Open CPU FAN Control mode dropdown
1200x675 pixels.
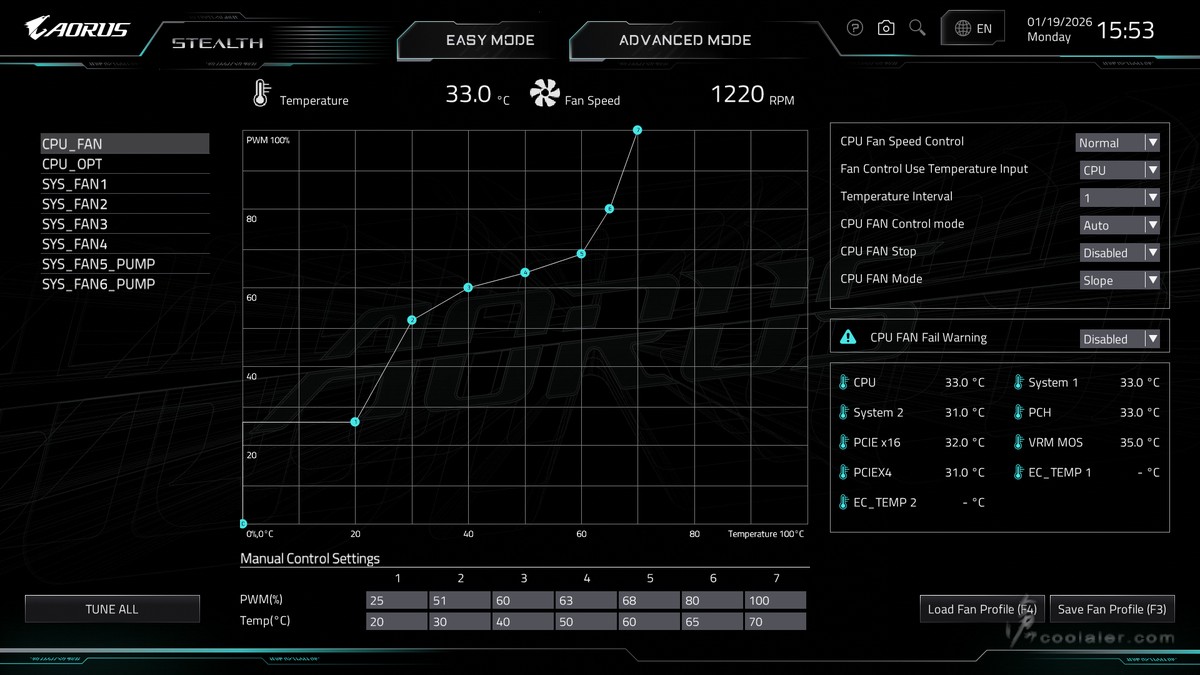coord(1119,225)
